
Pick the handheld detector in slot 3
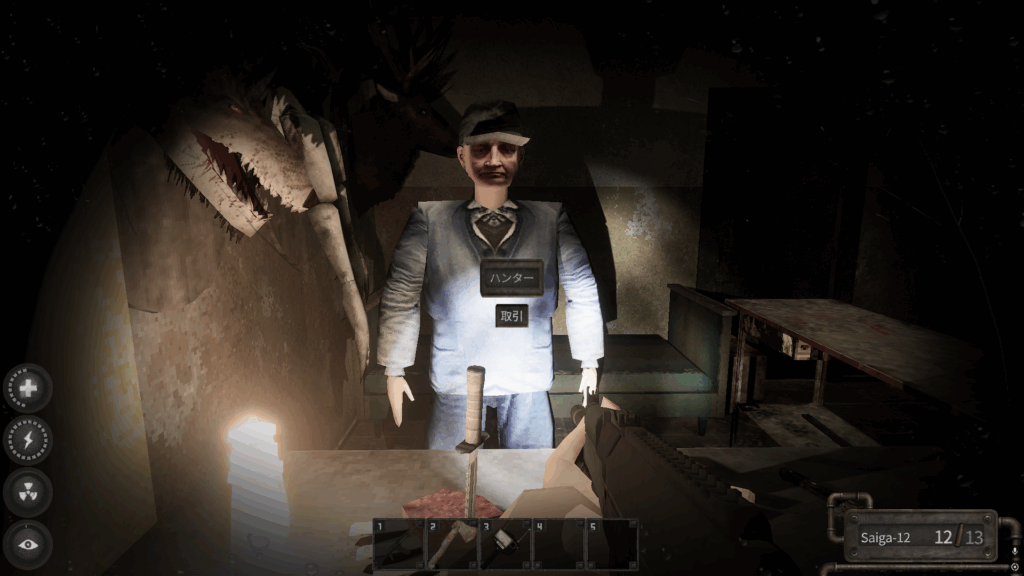click(x=505, y=544)
